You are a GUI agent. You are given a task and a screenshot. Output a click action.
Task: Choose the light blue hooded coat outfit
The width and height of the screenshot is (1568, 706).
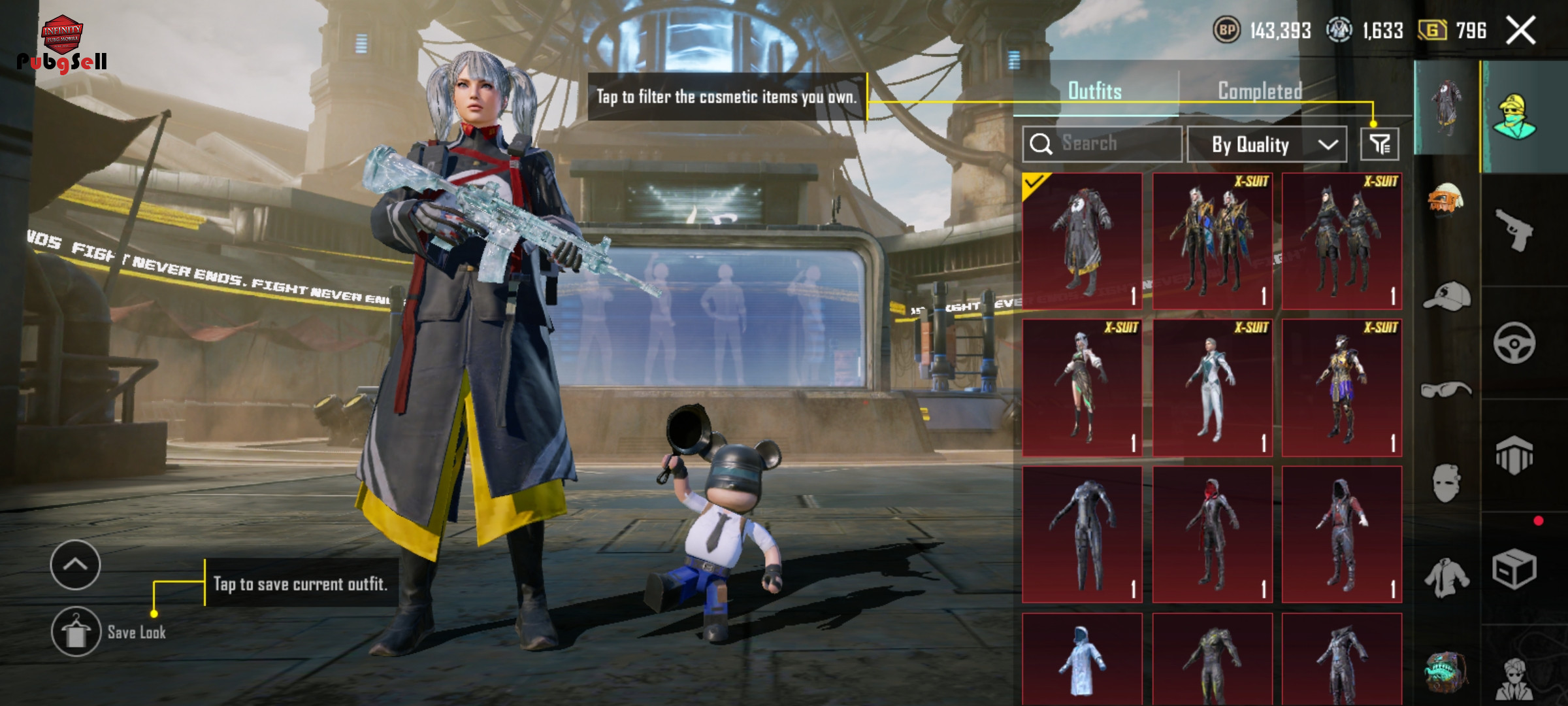point(1083,659)
